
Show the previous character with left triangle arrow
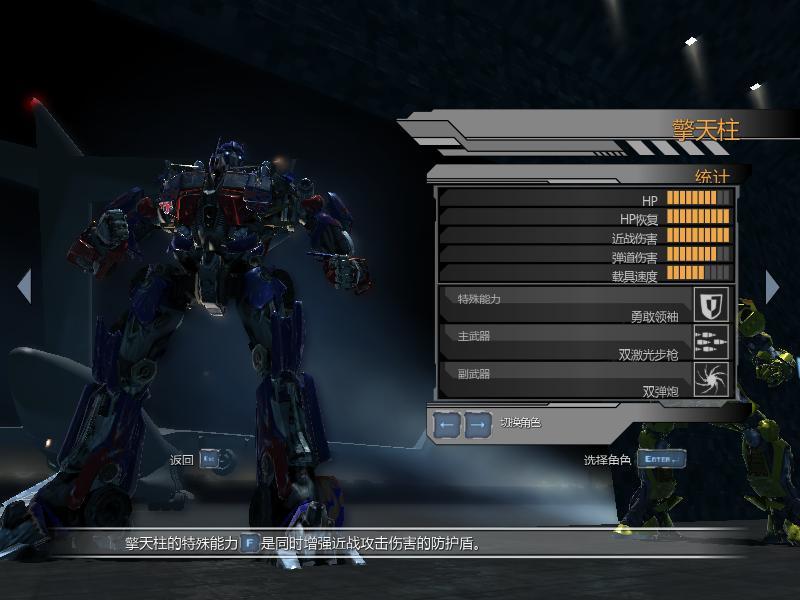pos(24,286)
